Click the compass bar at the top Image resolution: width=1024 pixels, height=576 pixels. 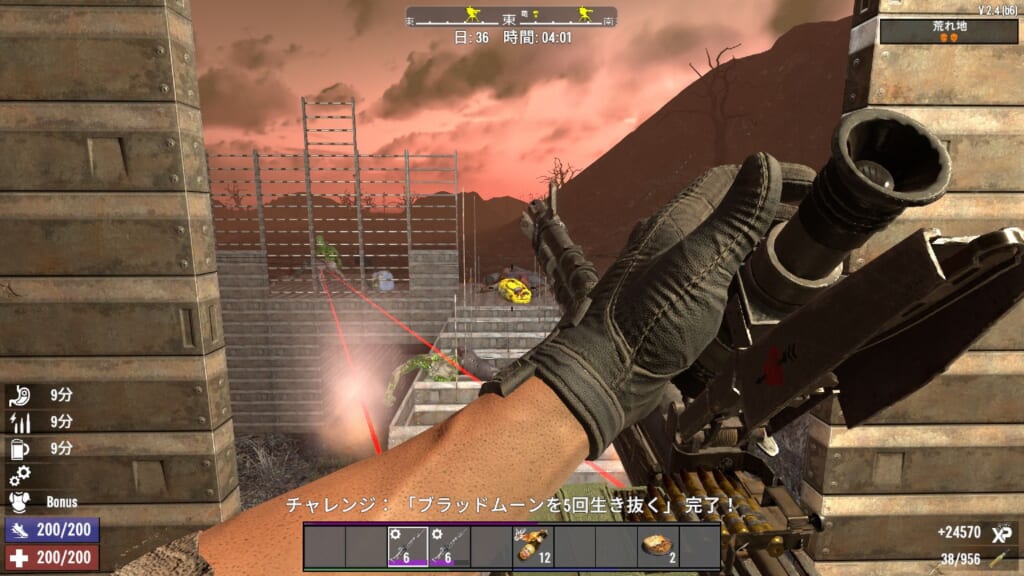[511, 17]
